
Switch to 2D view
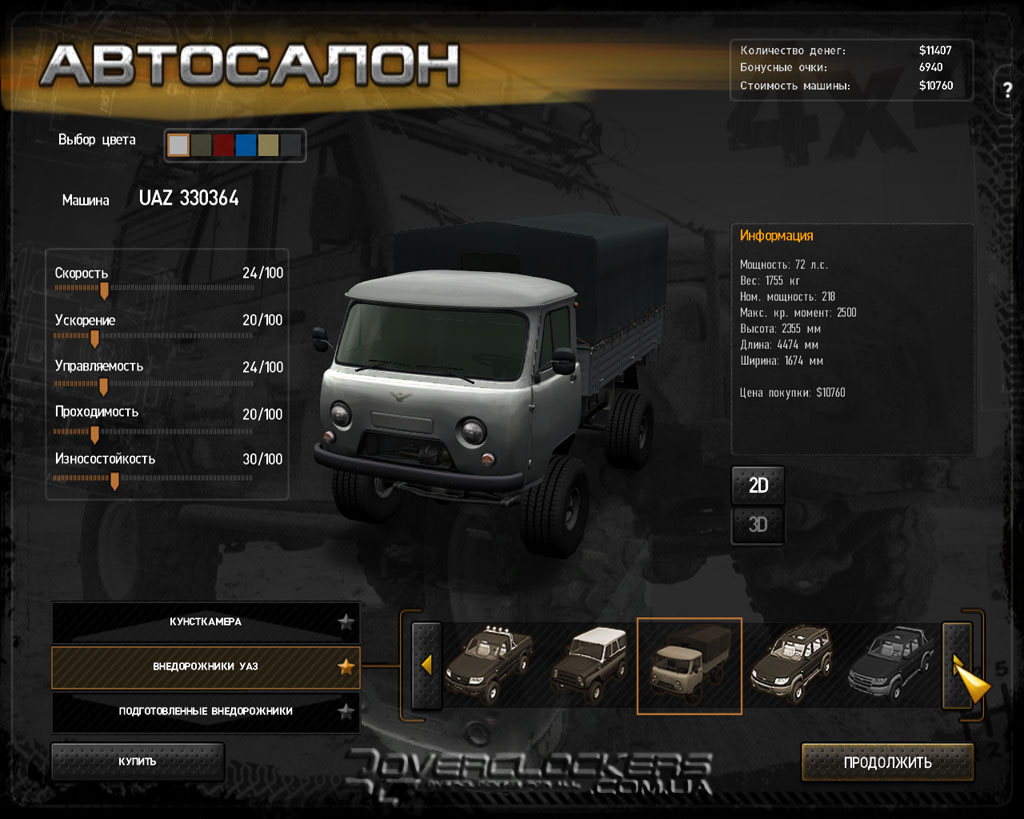tap(758, 486)
